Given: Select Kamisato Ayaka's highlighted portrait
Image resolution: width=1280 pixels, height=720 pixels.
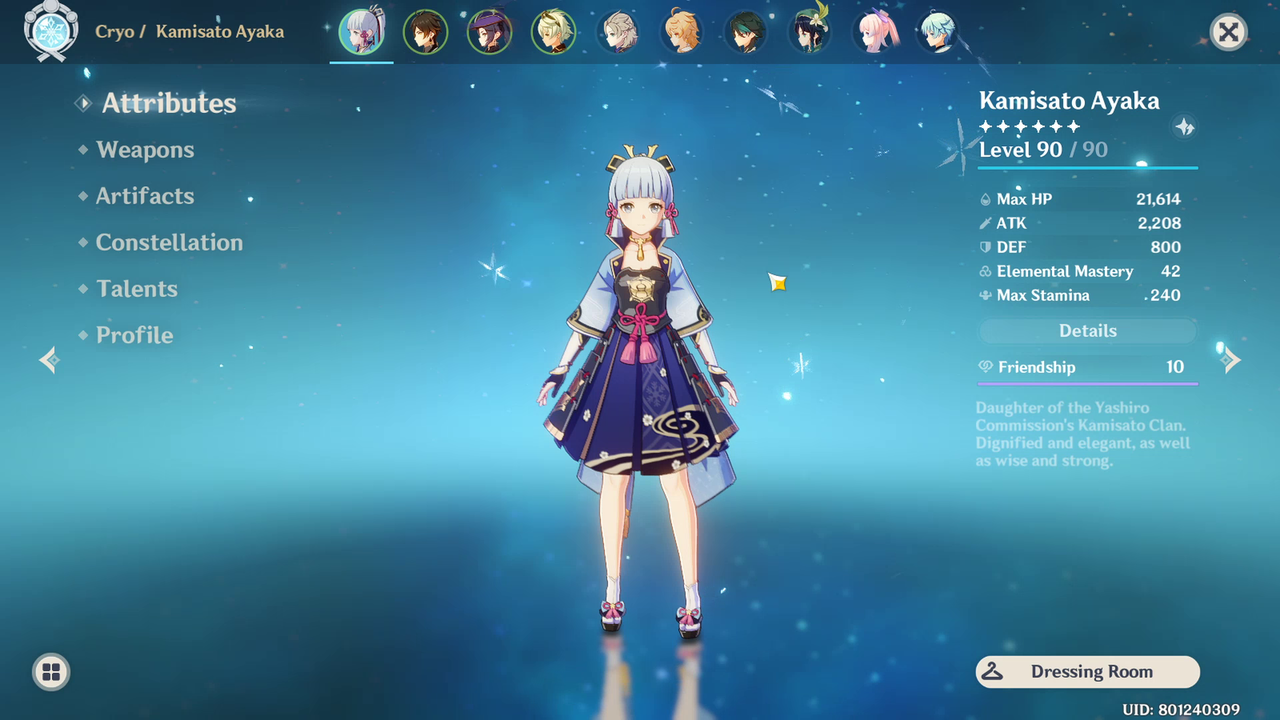Looking at the screenshot, I should tap(361, 32).
